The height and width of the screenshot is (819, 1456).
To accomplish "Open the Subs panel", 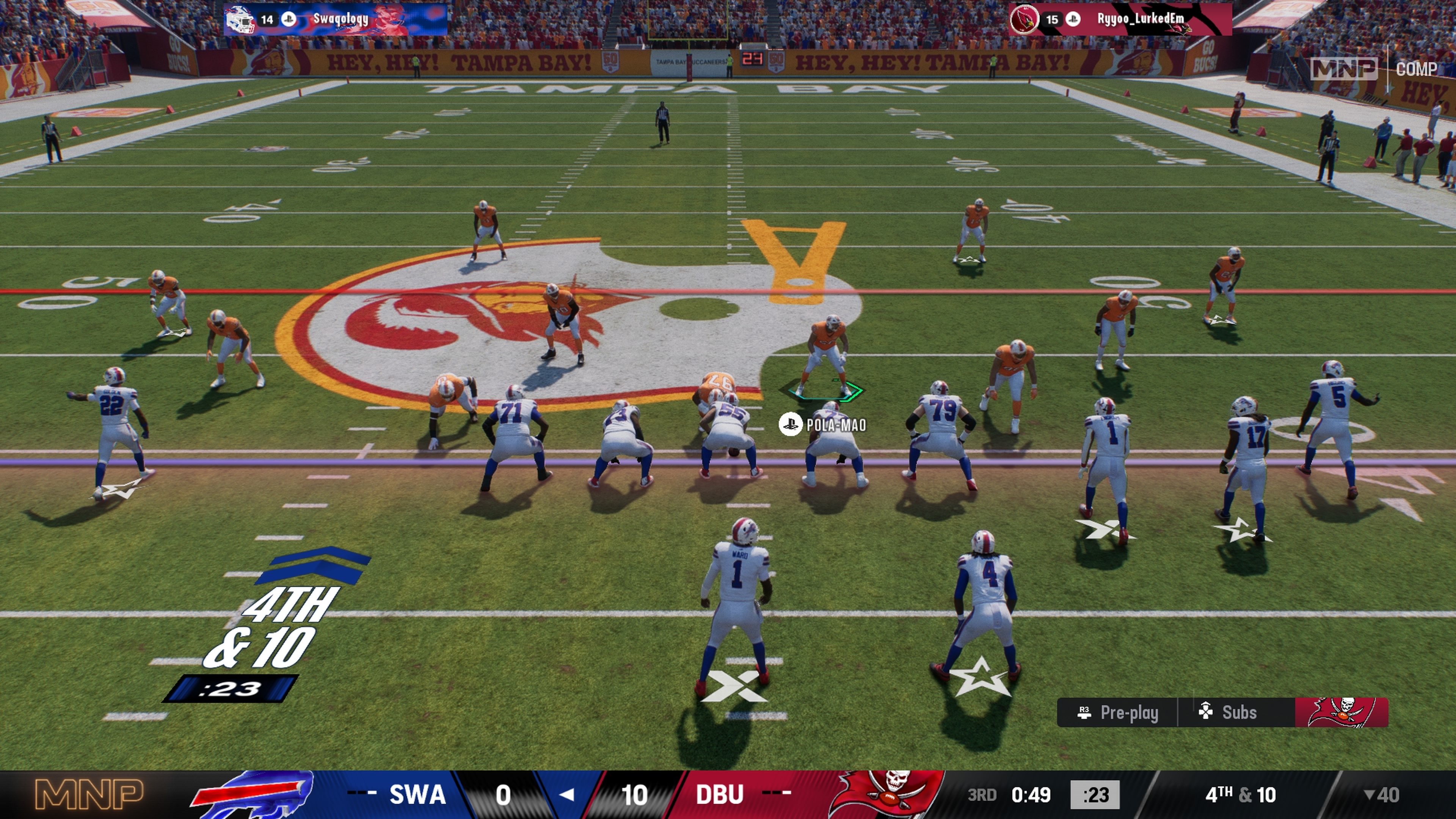I will coord(1229,712).
